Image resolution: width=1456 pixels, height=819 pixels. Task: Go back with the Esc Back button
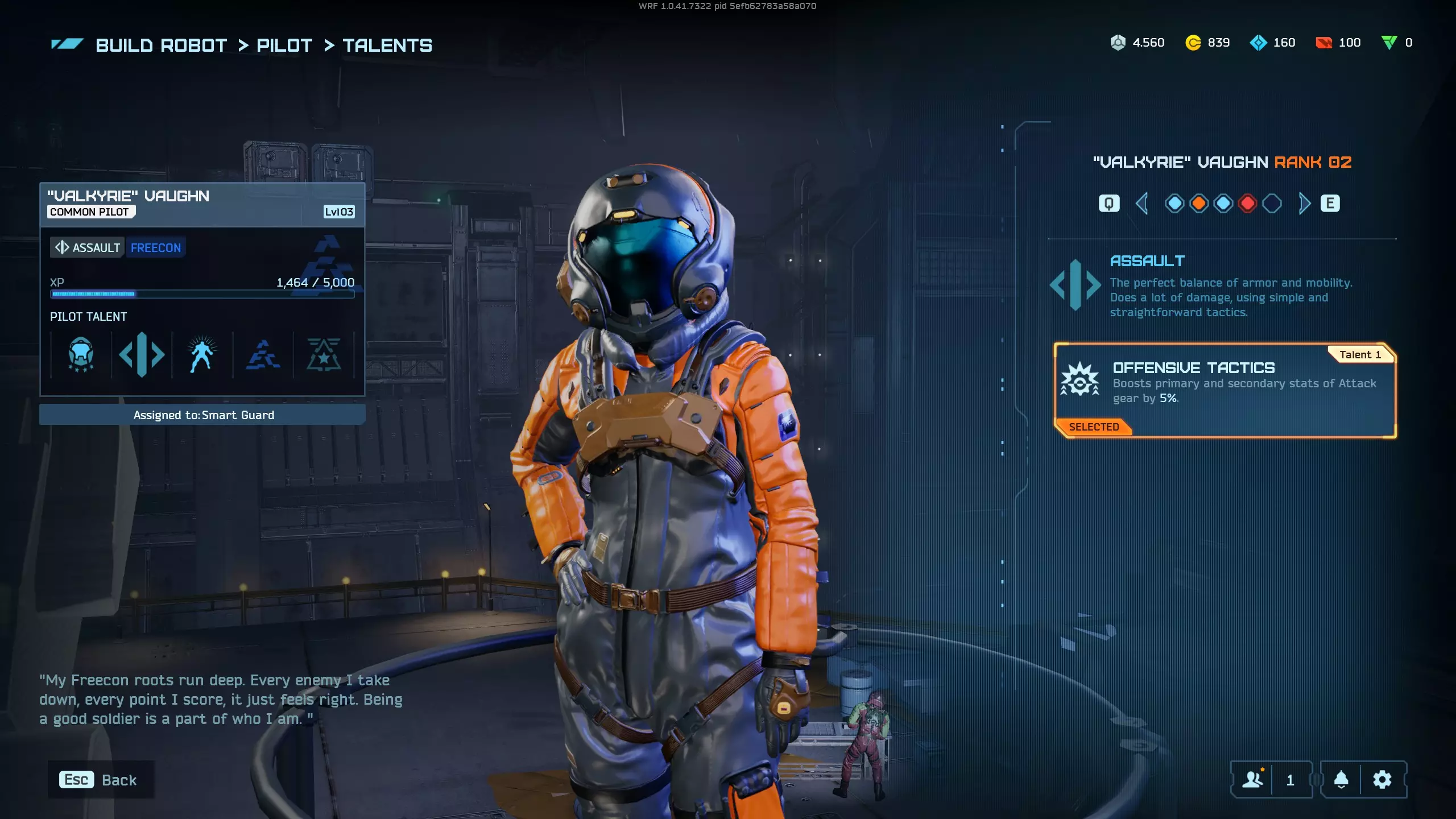tap(100, 780)
